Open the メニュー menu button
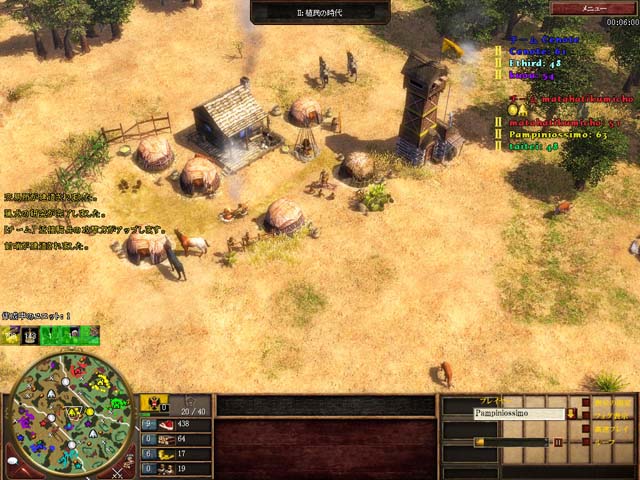640x480 pixels. [595, 7]
